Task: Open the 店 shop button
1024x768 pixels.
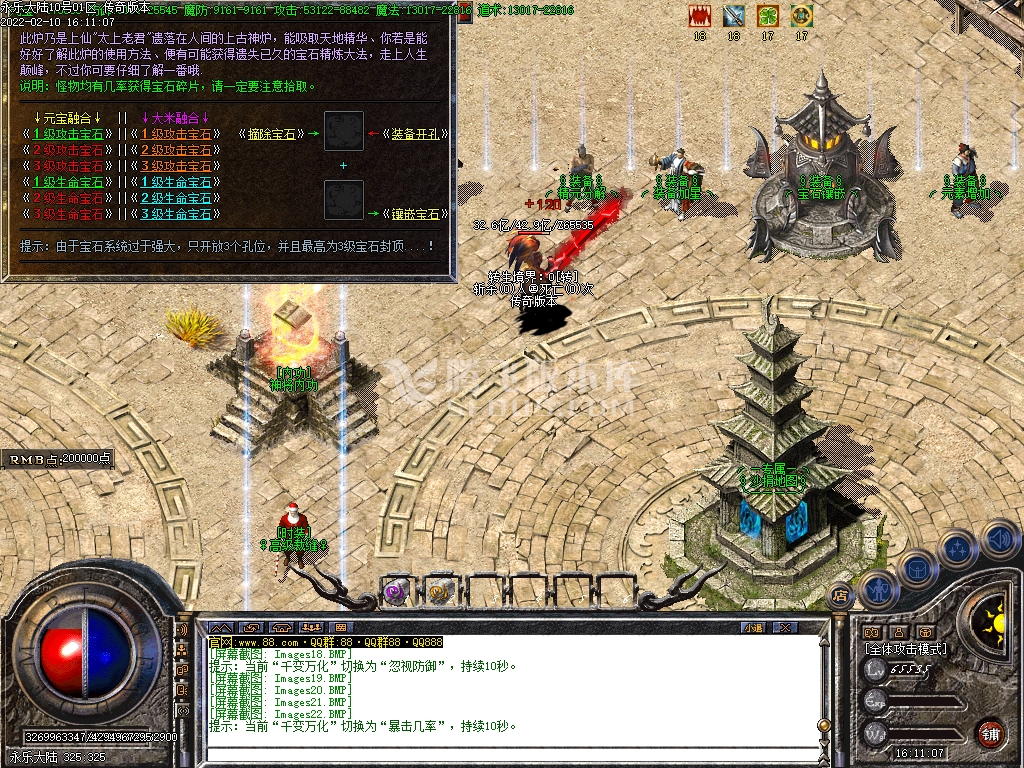Action: click(840, 594)
